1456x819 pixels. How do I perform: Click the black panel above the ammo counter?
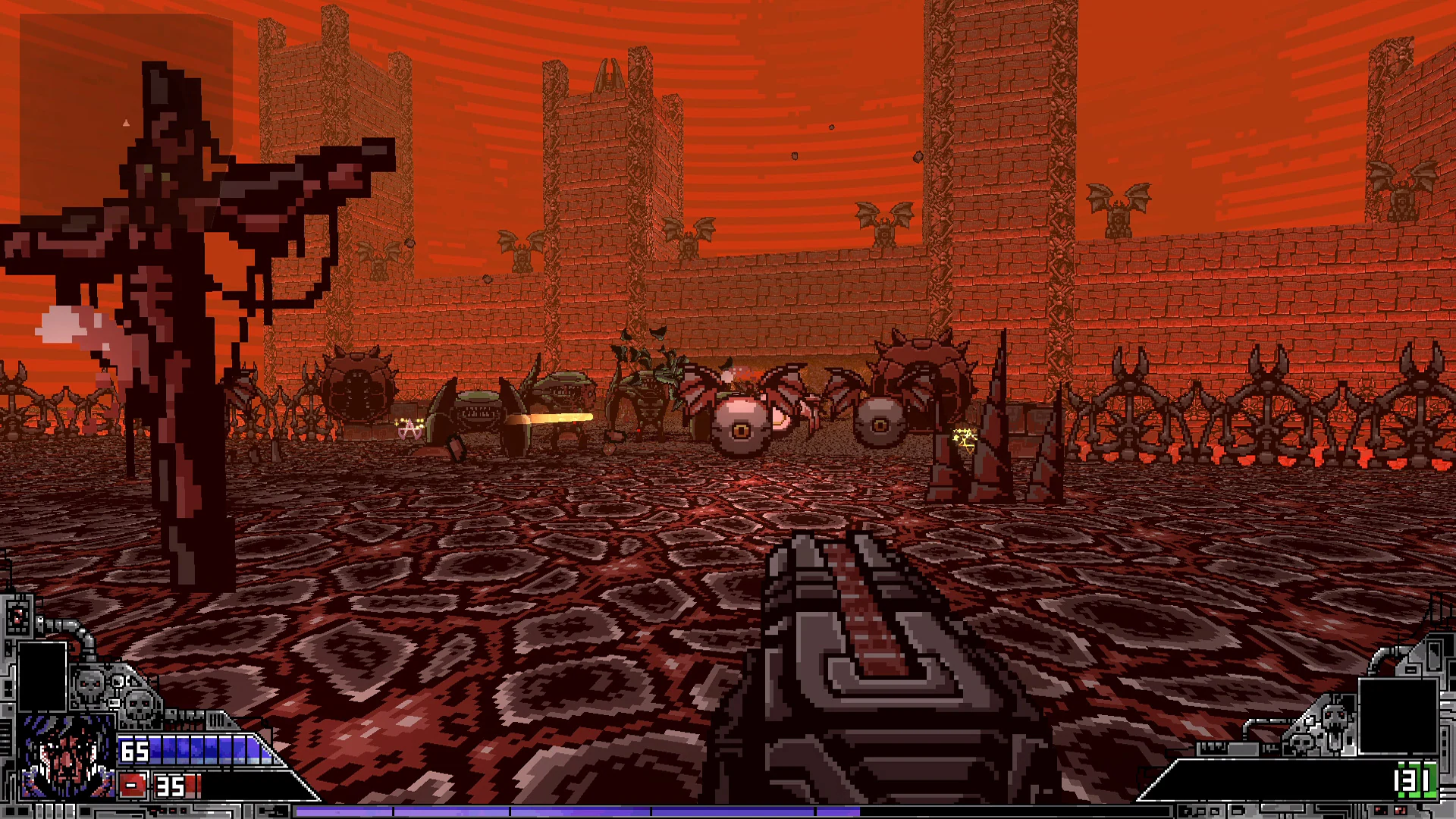pos(1398,717)
